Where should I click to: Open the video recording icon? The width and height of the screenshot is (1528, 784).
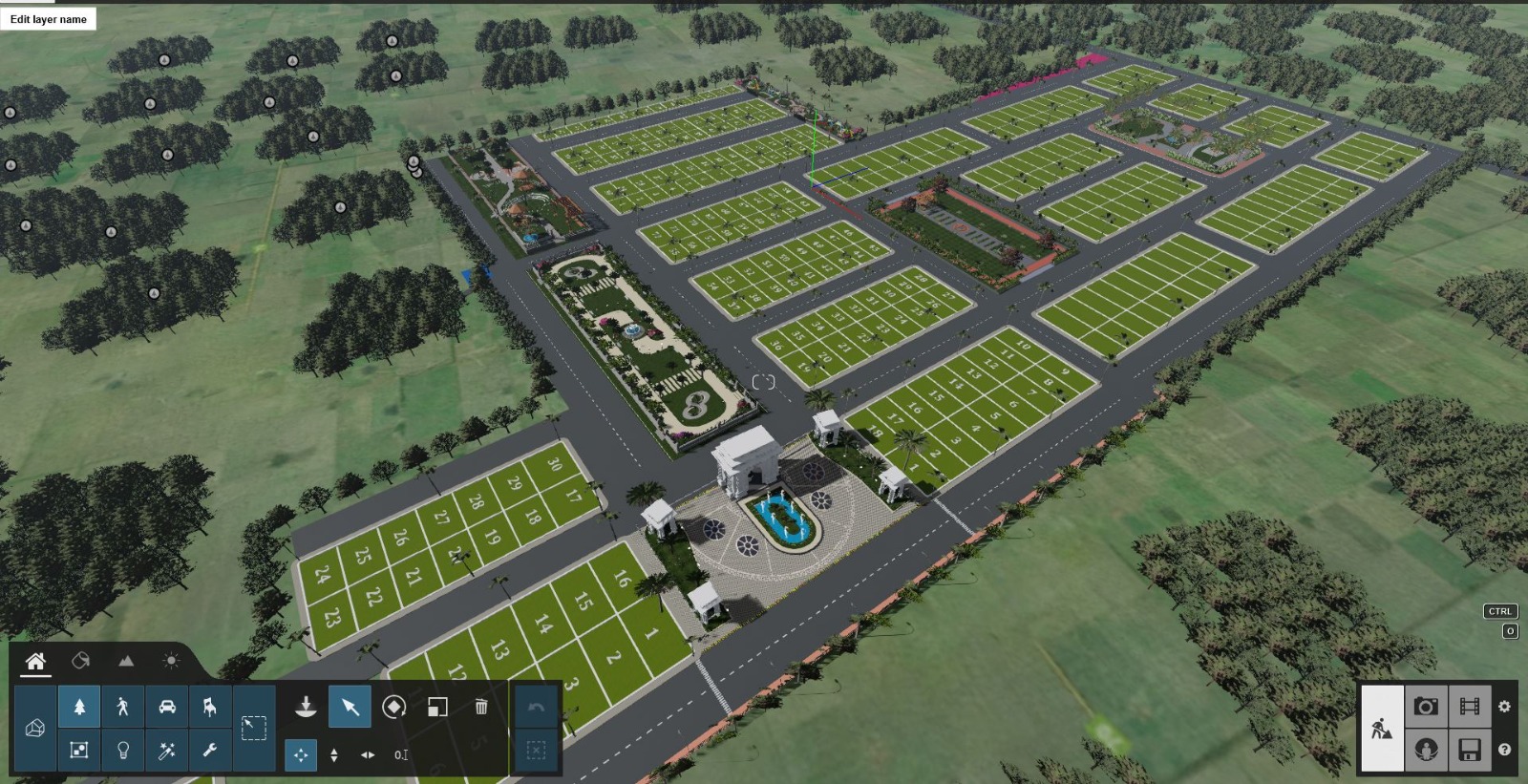(x=1471, y=709)
